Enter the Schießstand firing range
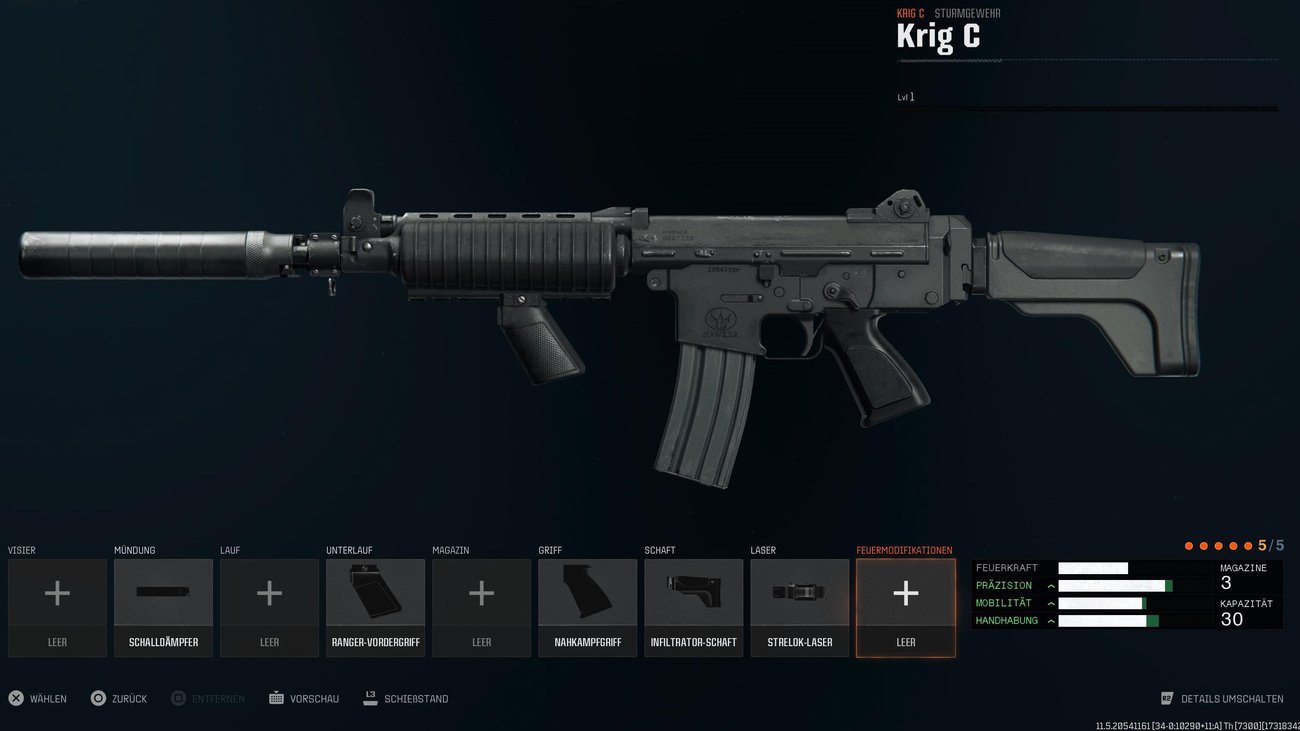 (416, 698)
